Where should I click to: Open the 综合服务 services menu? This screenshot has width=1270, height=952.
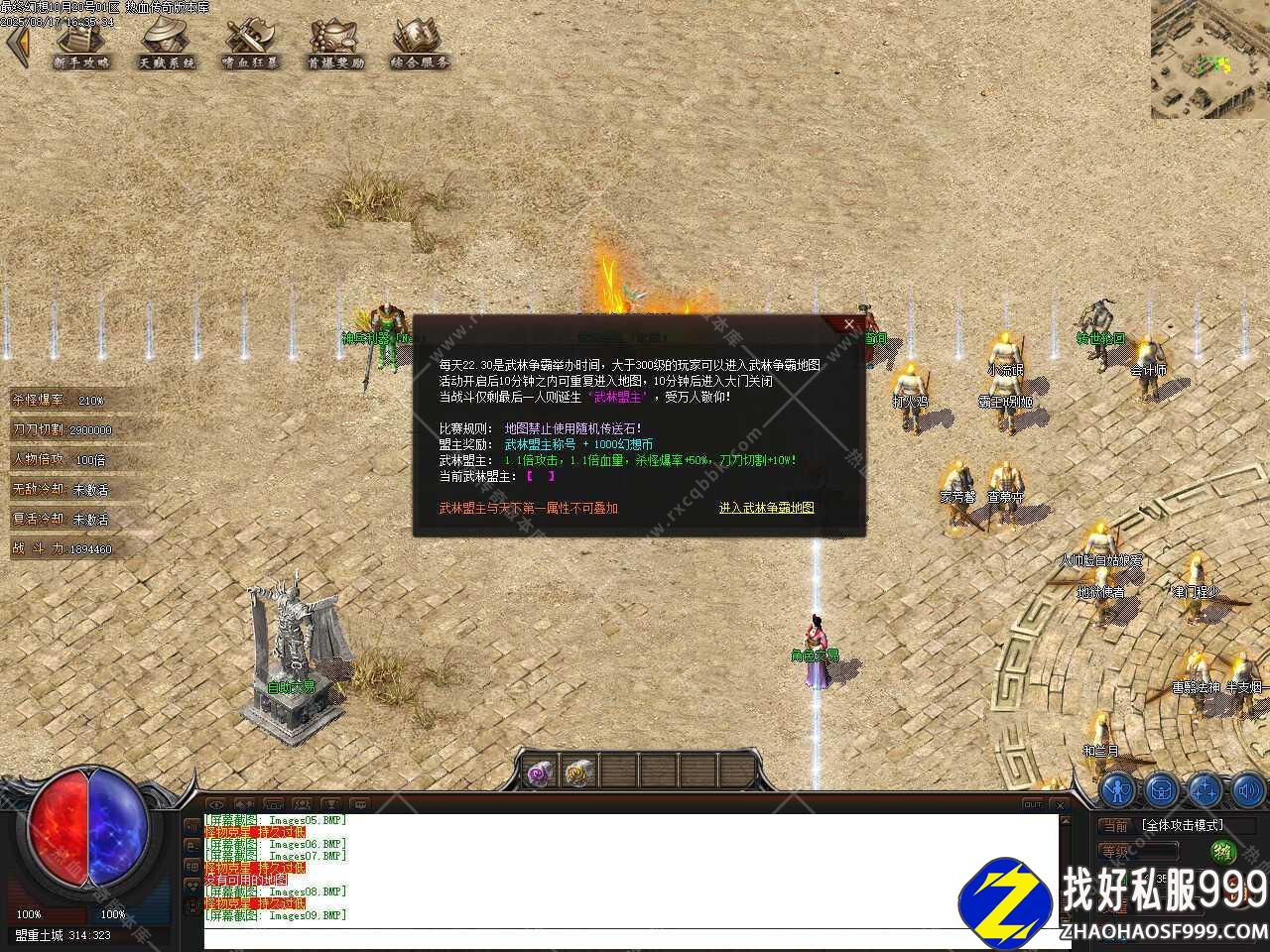pos(419,45)
